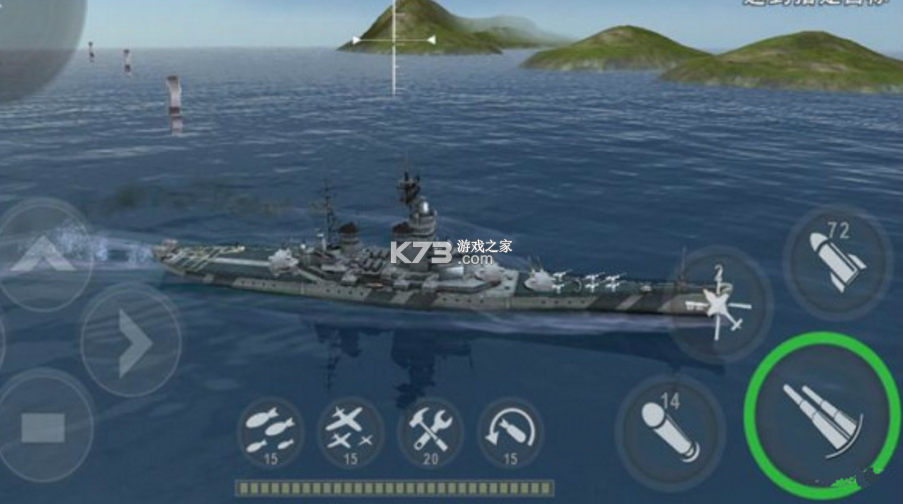This screenshot has width=903, height=504.
Task: Steer the ship with the right arrow button
Action: [131, 340]
